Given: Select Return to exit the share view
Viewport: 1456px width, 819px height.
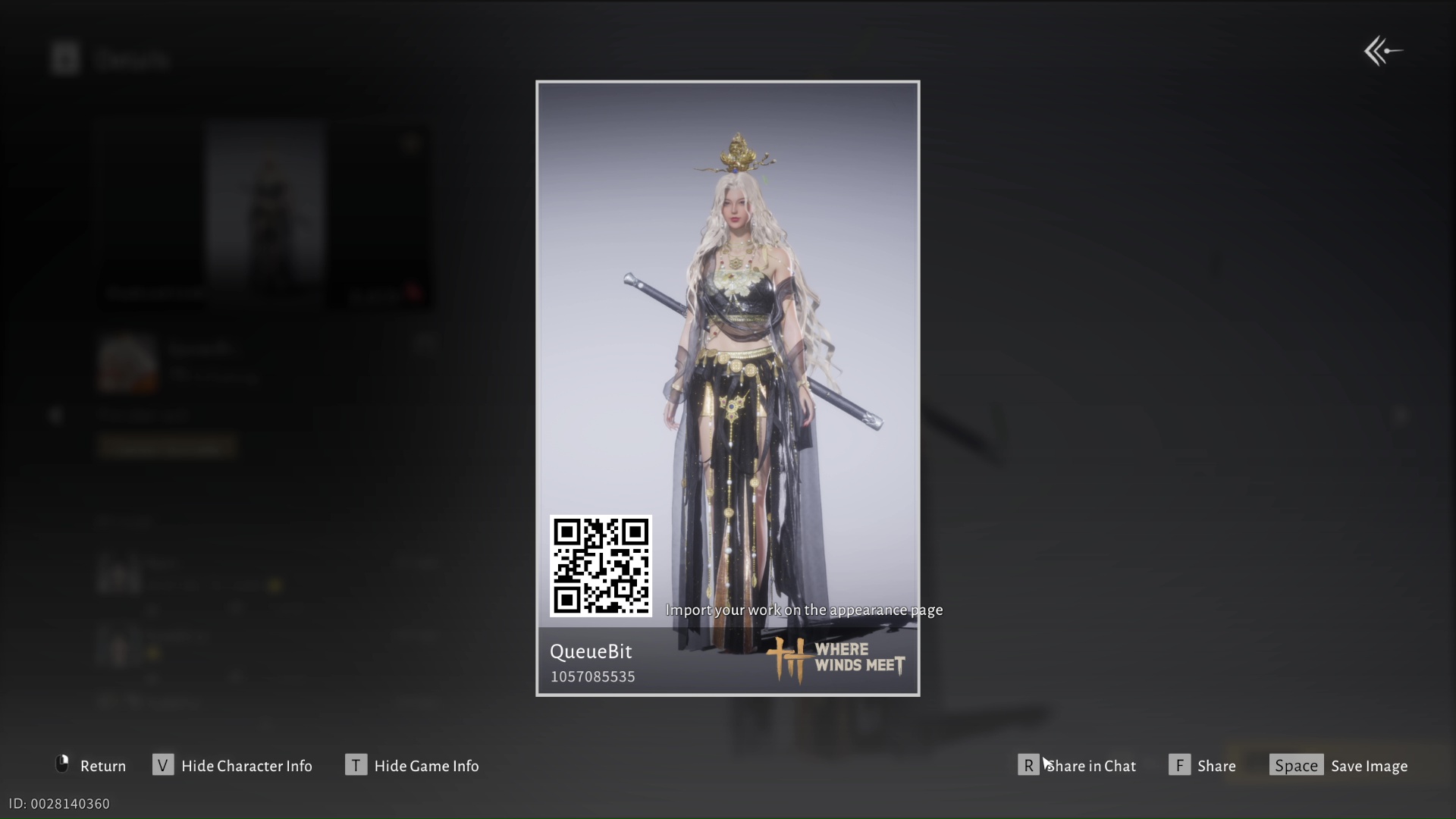Looking at the screenshot, I should 103,765.
